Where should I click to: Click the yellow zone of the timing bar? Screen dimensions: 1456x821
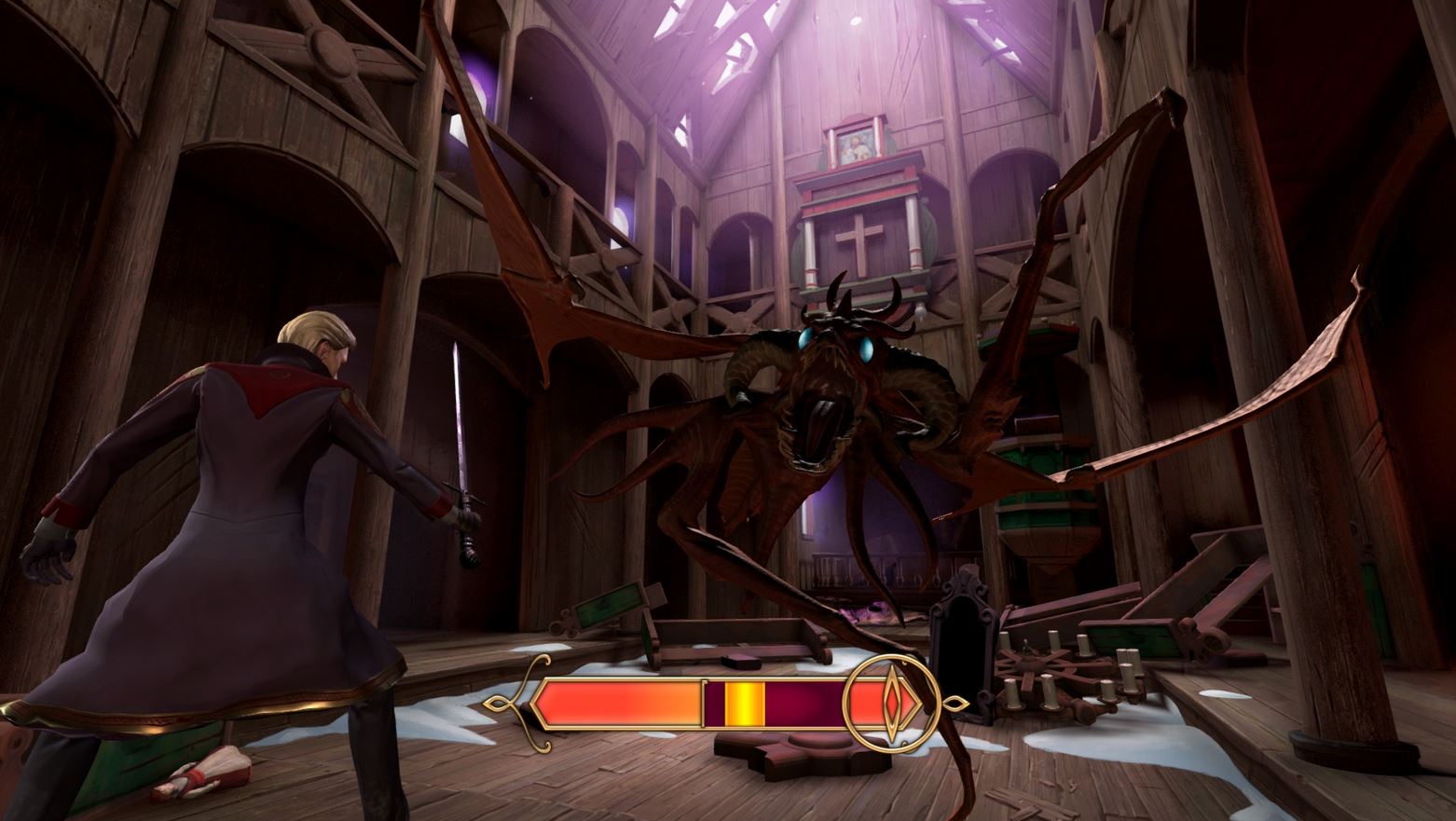pos(744,703)
